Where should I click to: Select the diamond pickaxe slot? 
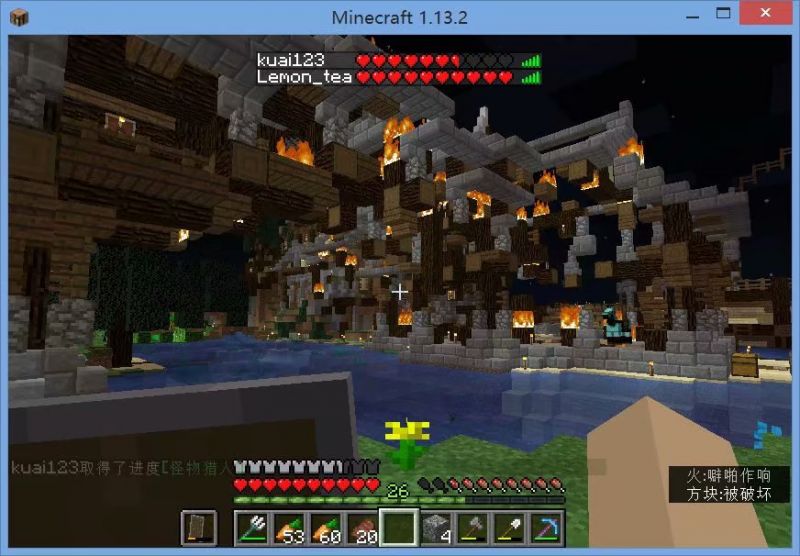click(545, 527)
